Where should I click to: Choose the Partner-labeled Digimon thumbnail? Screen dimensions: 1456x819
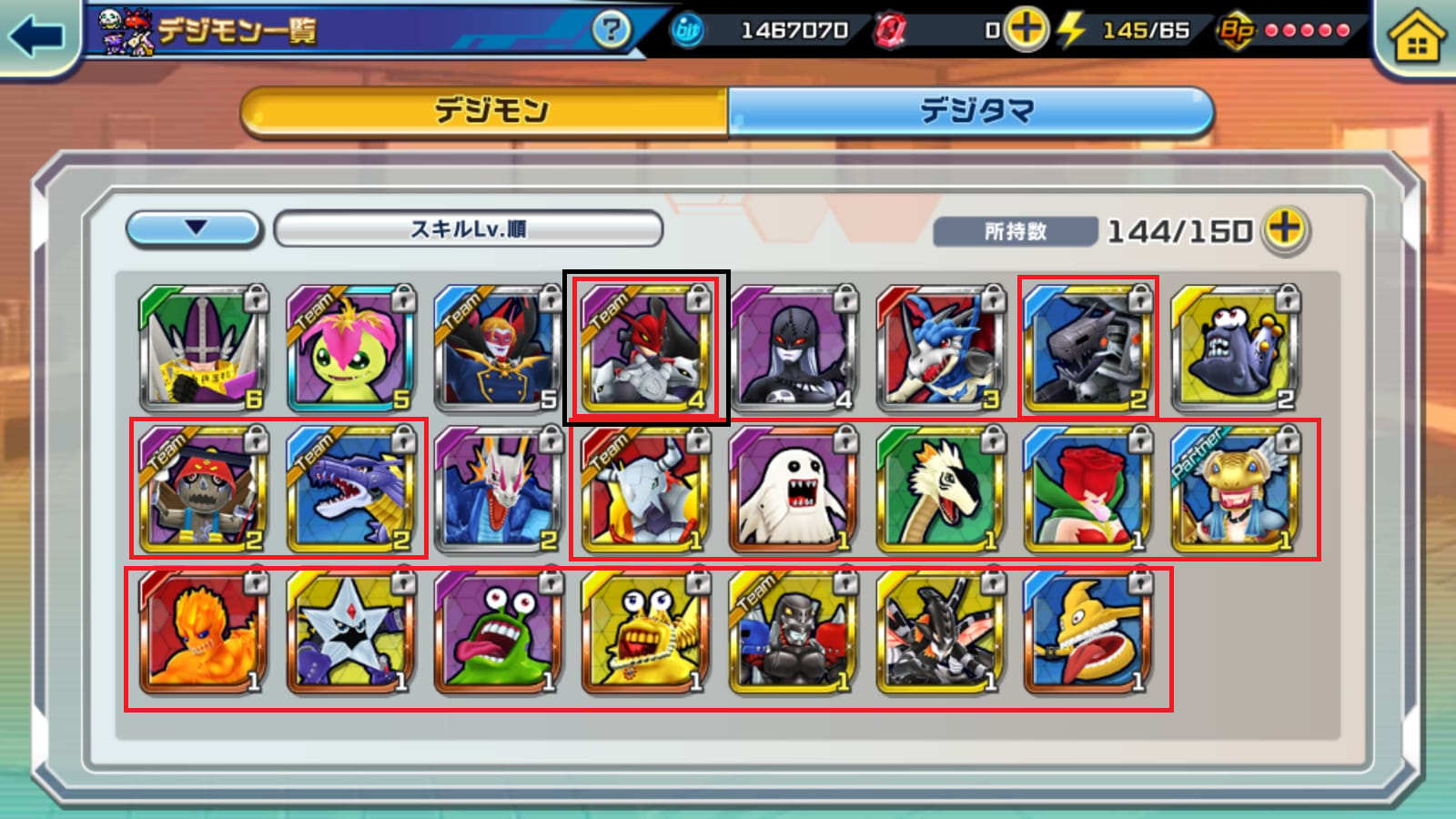point(1235,490)
